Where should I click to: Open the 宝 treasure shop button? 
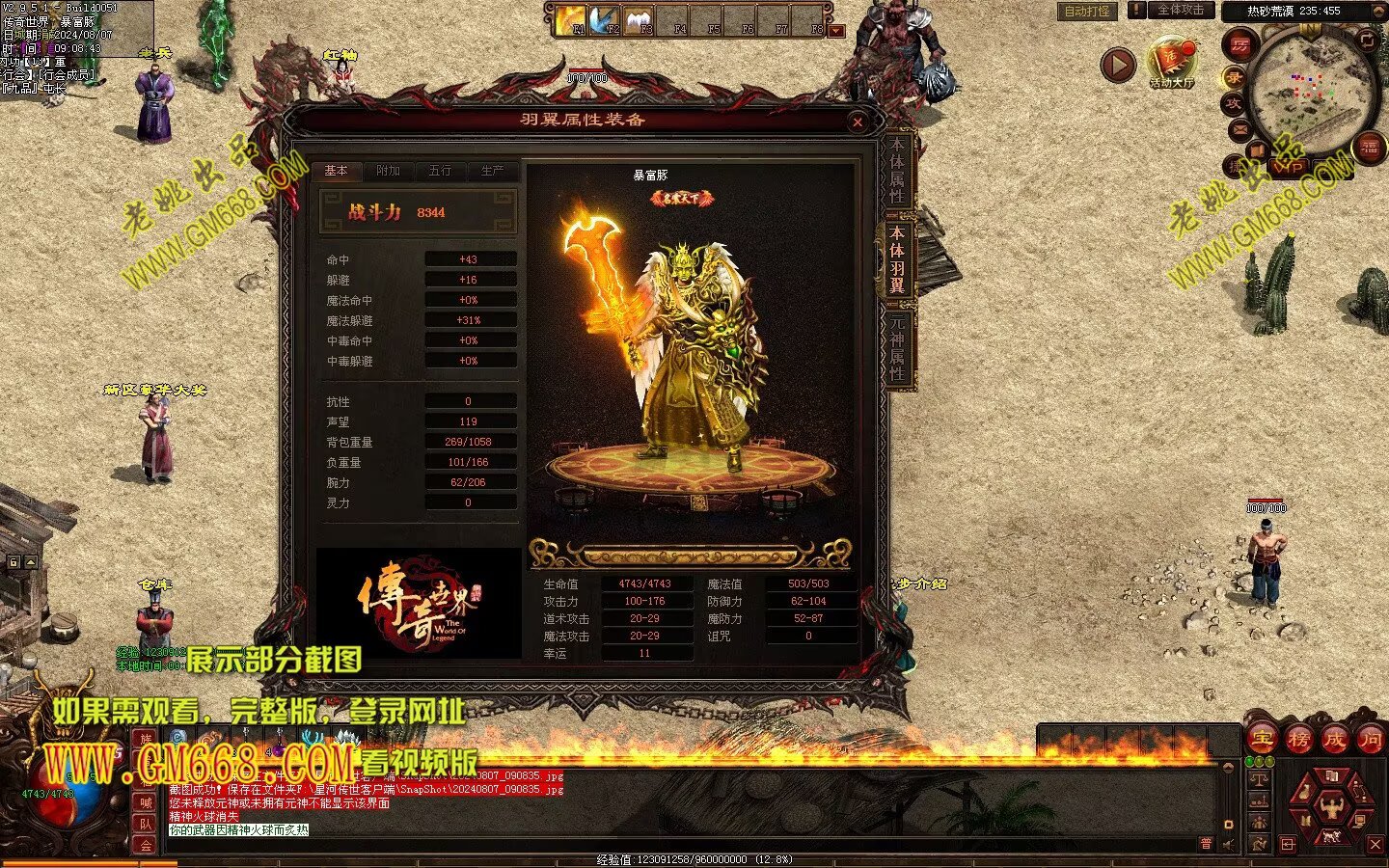click(1262, 740)
